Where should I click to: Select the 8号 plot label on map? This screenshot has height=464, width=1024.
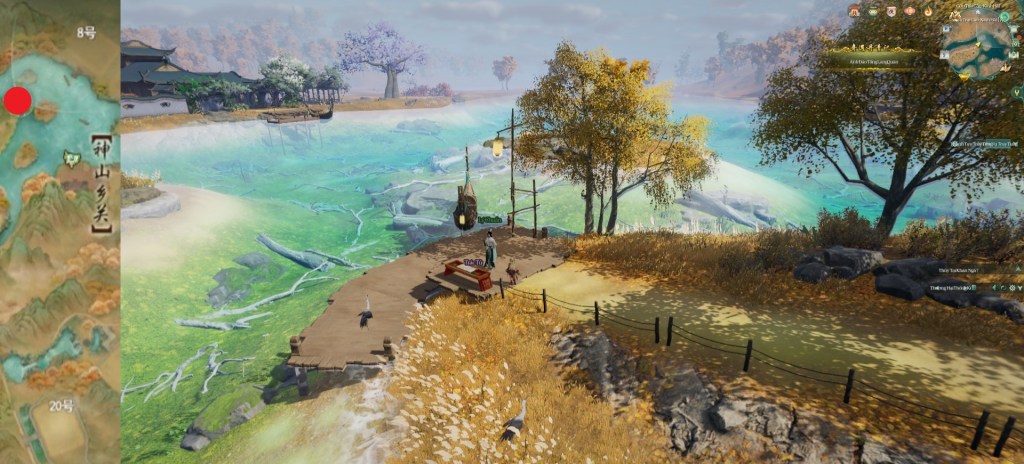click(87, 33)
